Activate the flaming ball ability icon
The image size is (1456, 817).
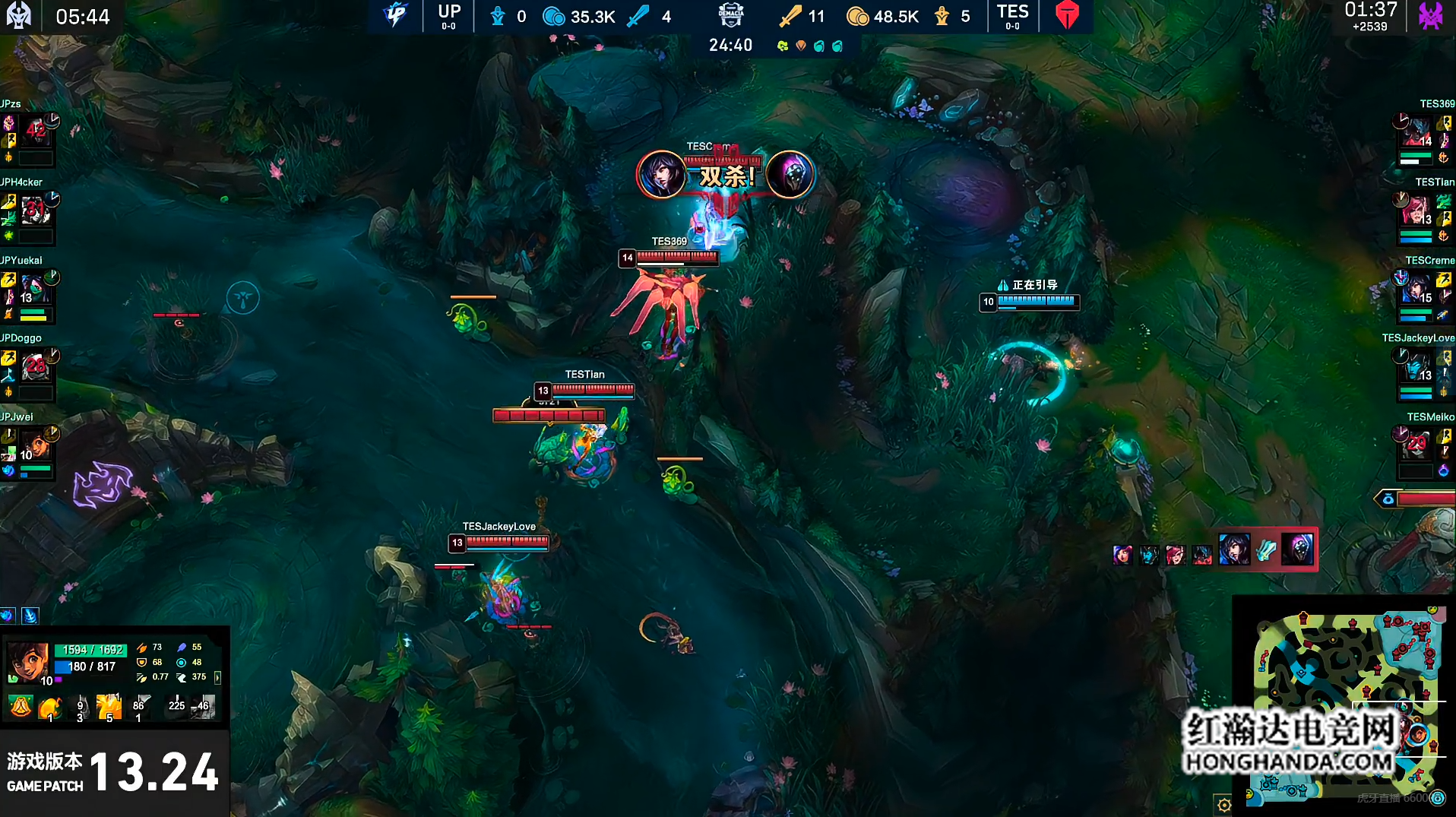[50, 708]
